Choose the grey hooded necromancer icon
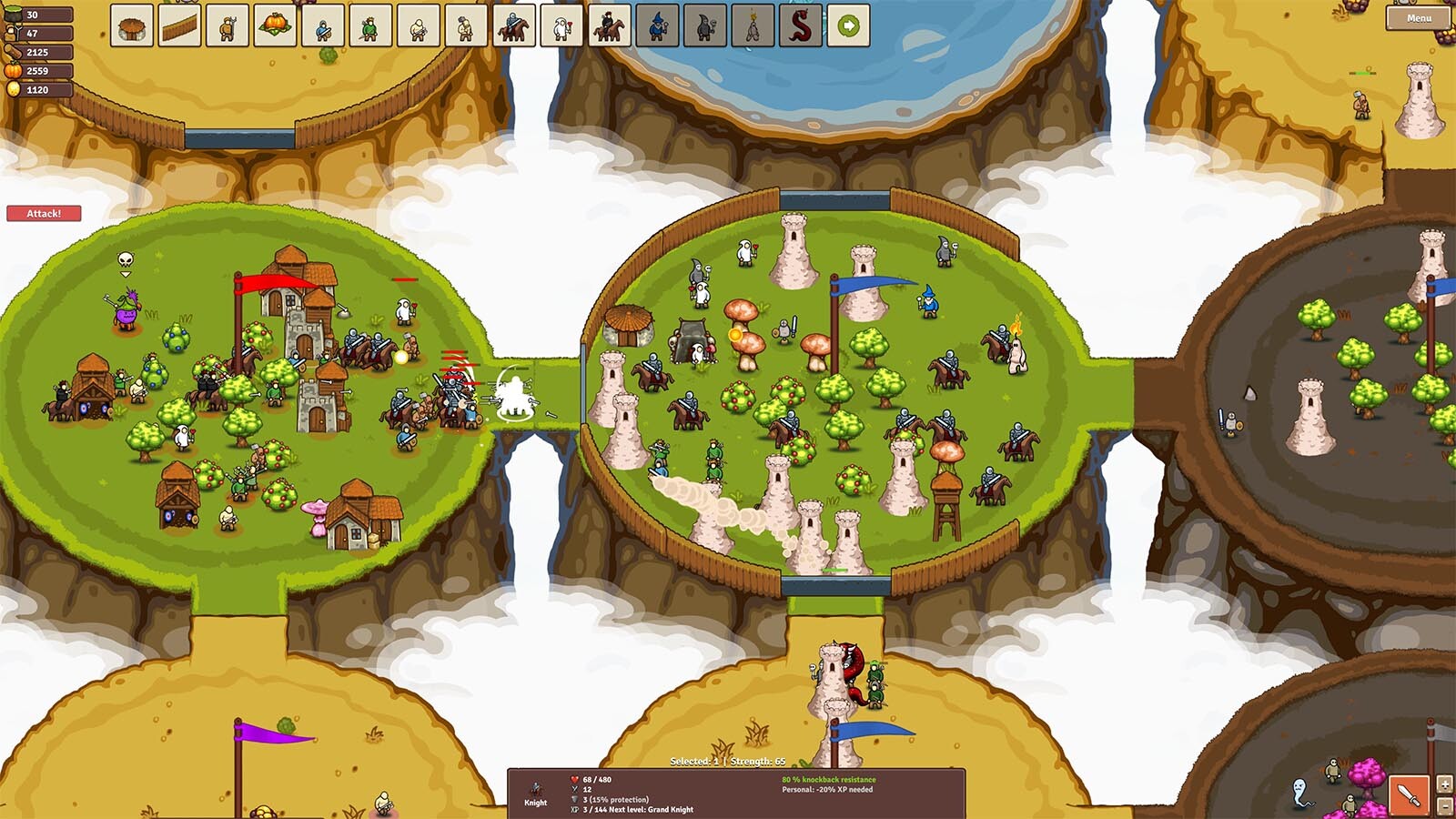Screen dimensions: 1456x819 tap(704, 26)
